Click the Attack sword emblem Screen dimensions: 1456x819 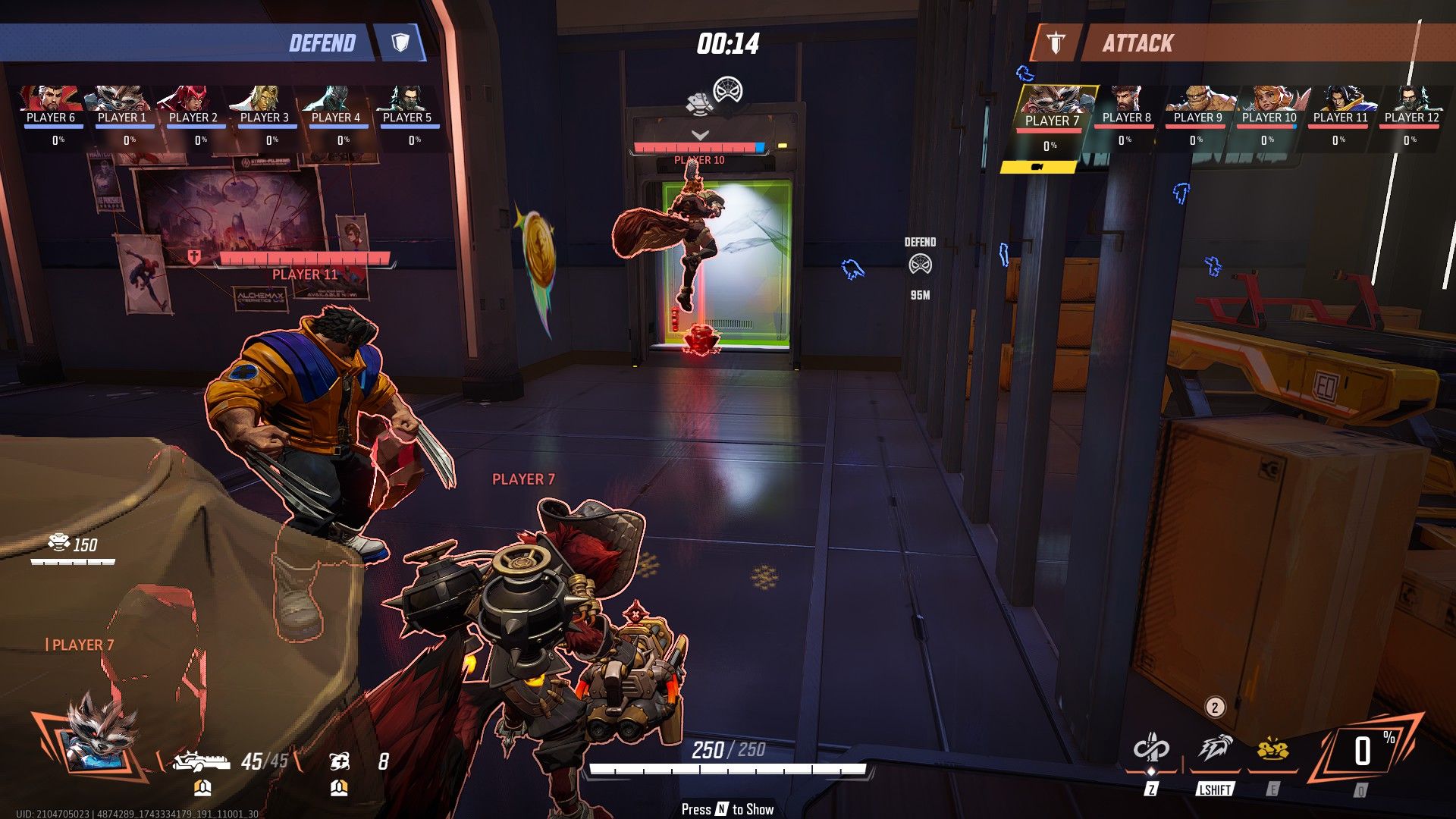click(1056, 43)
